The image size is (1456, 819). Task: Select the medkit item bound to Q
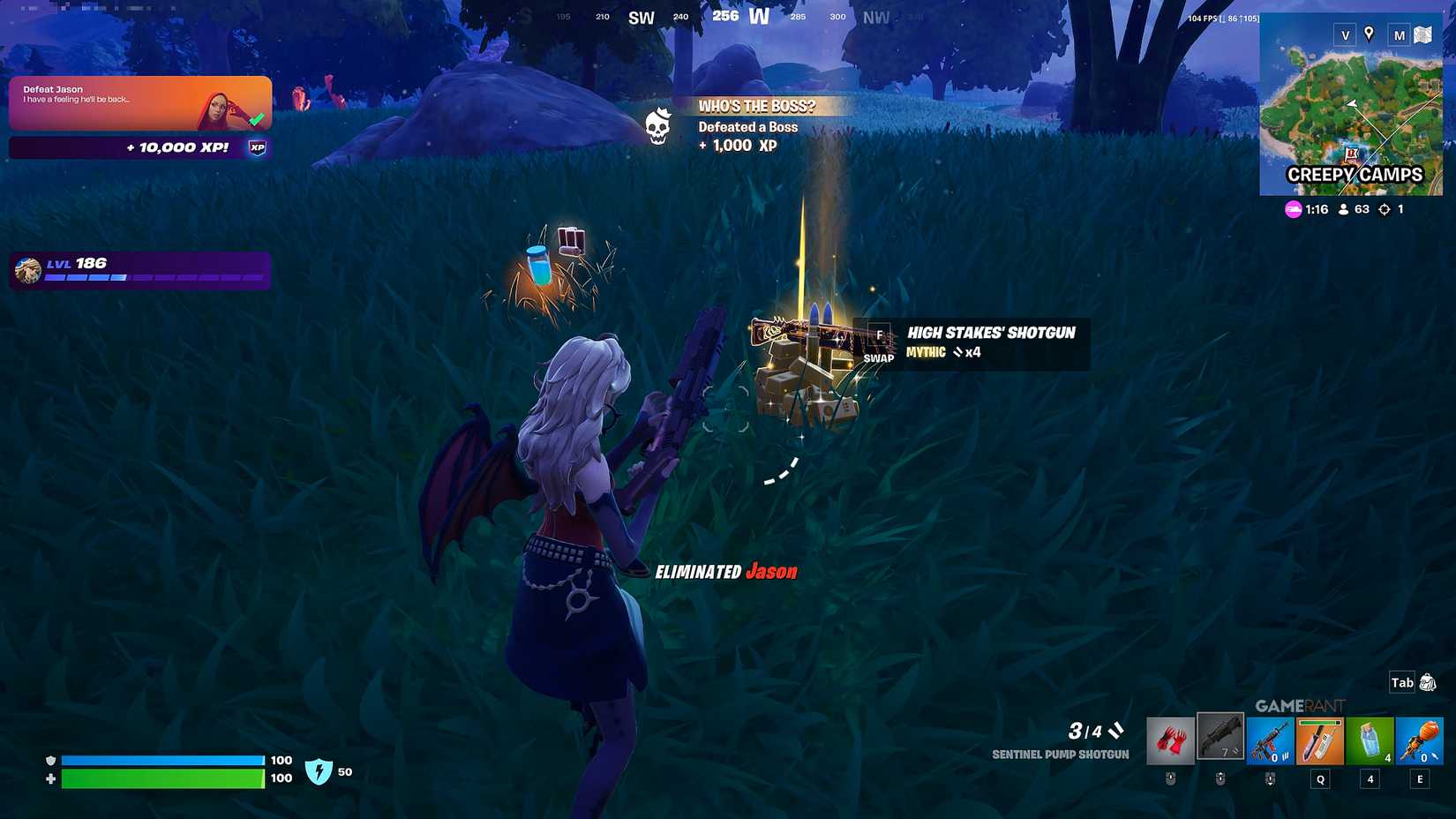(x=1319, y=740)
